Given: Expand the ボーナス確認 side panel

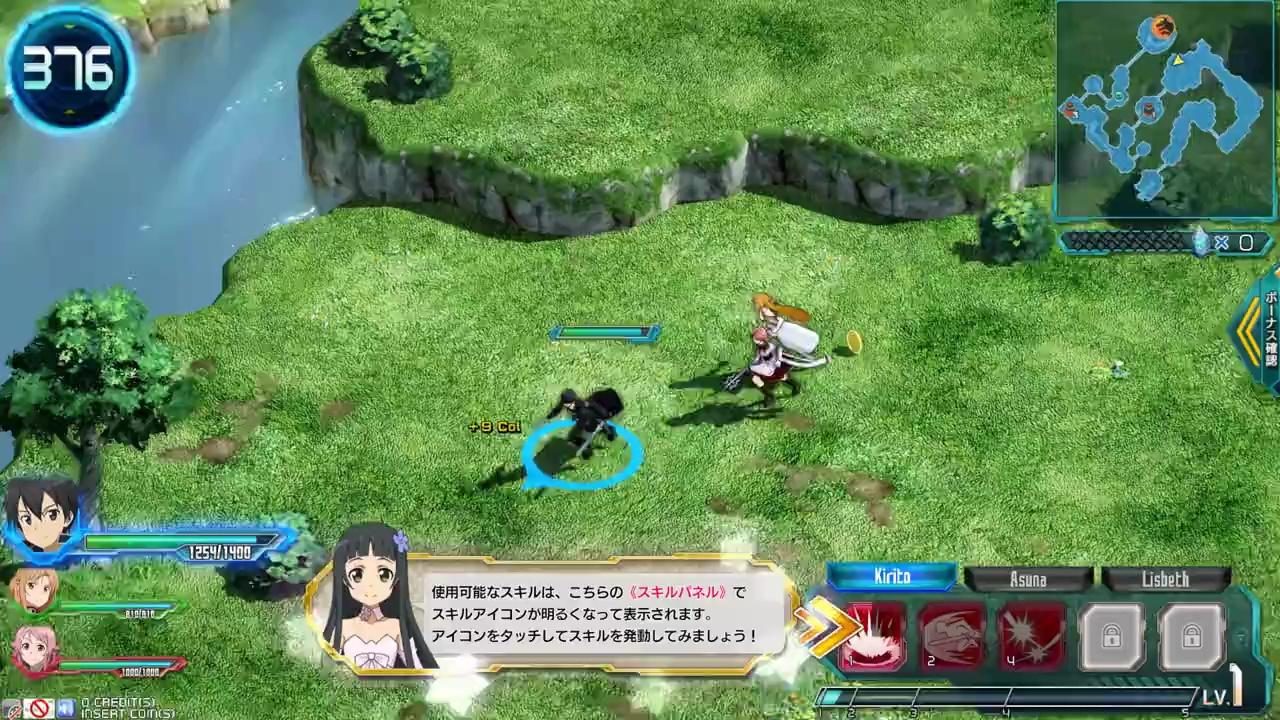Looking at the screenshot, I should (x=1266, y=330).
